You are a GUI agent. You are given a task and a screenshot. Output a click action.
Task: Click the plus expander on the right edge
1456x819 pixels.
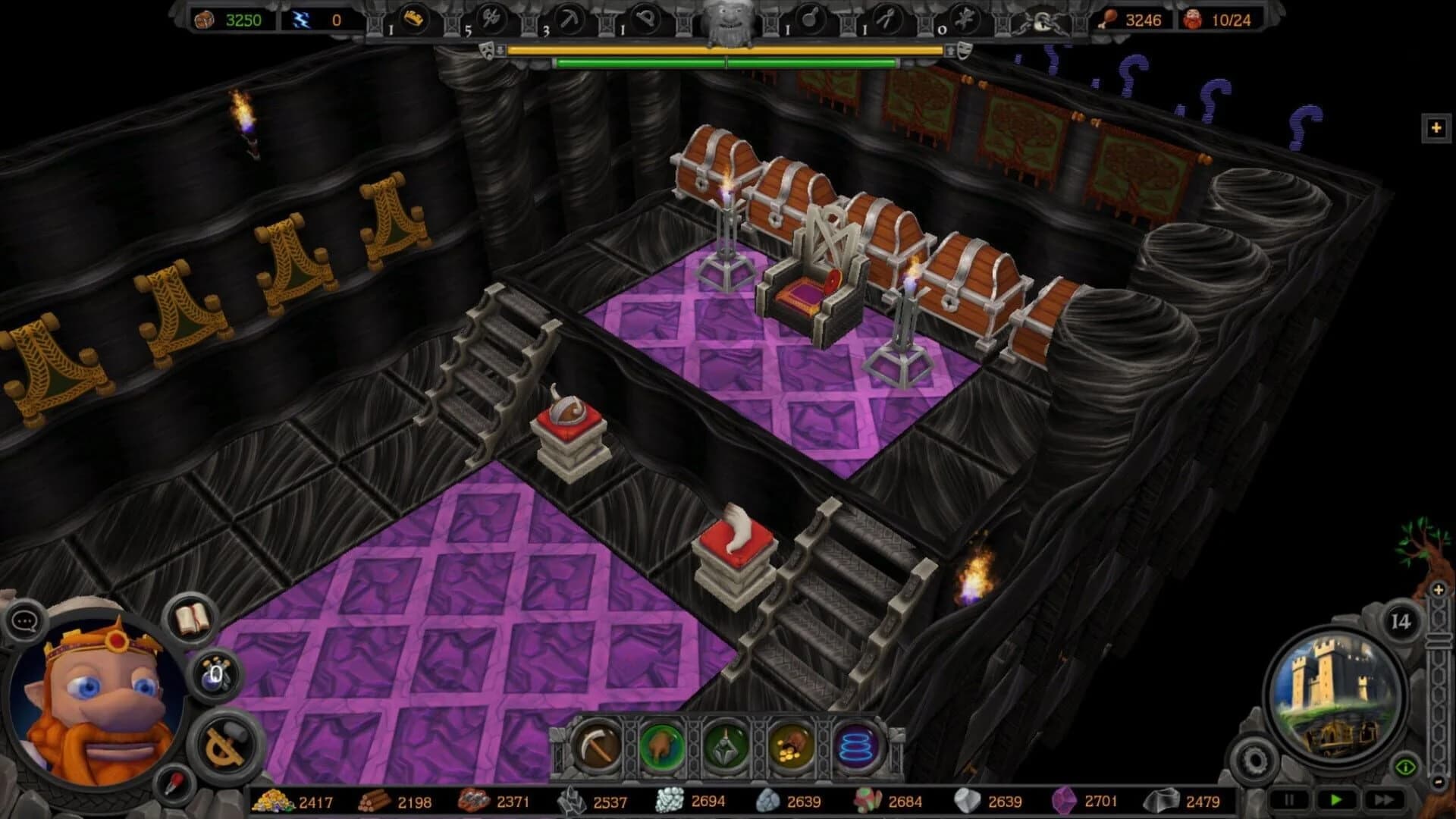pos(1436,129)
